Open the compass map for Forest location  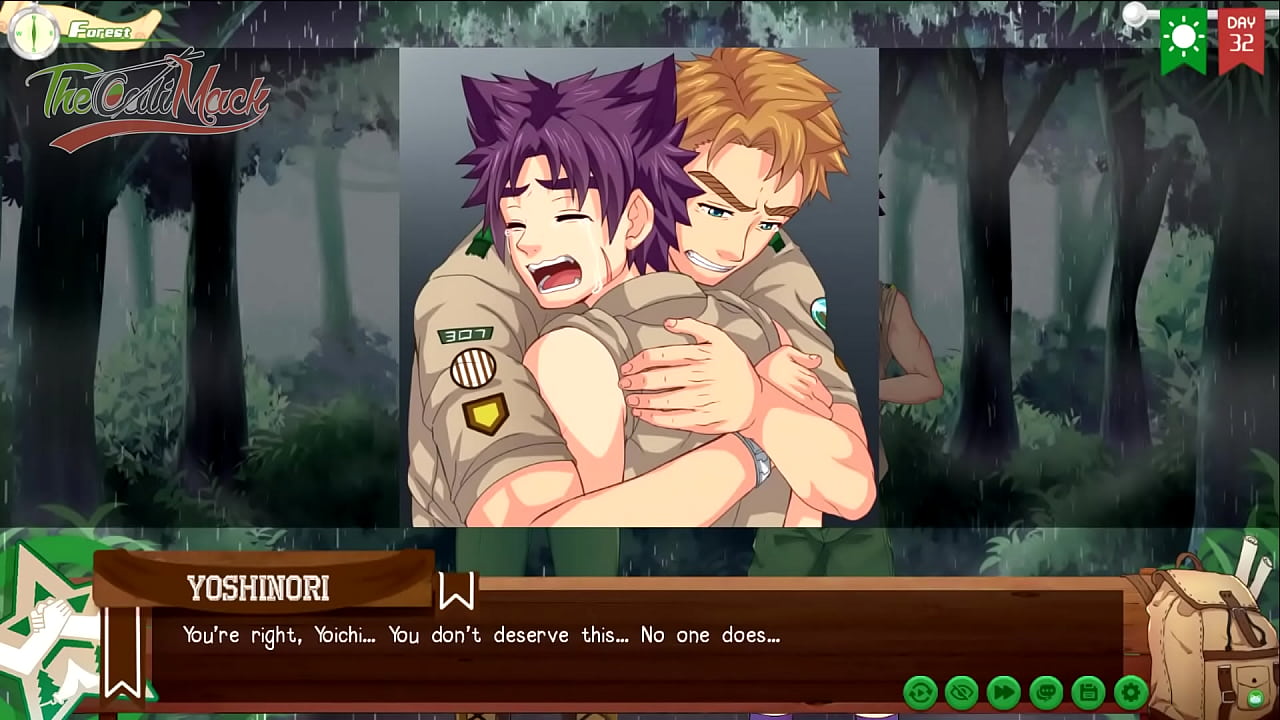(x=33, y=31)
